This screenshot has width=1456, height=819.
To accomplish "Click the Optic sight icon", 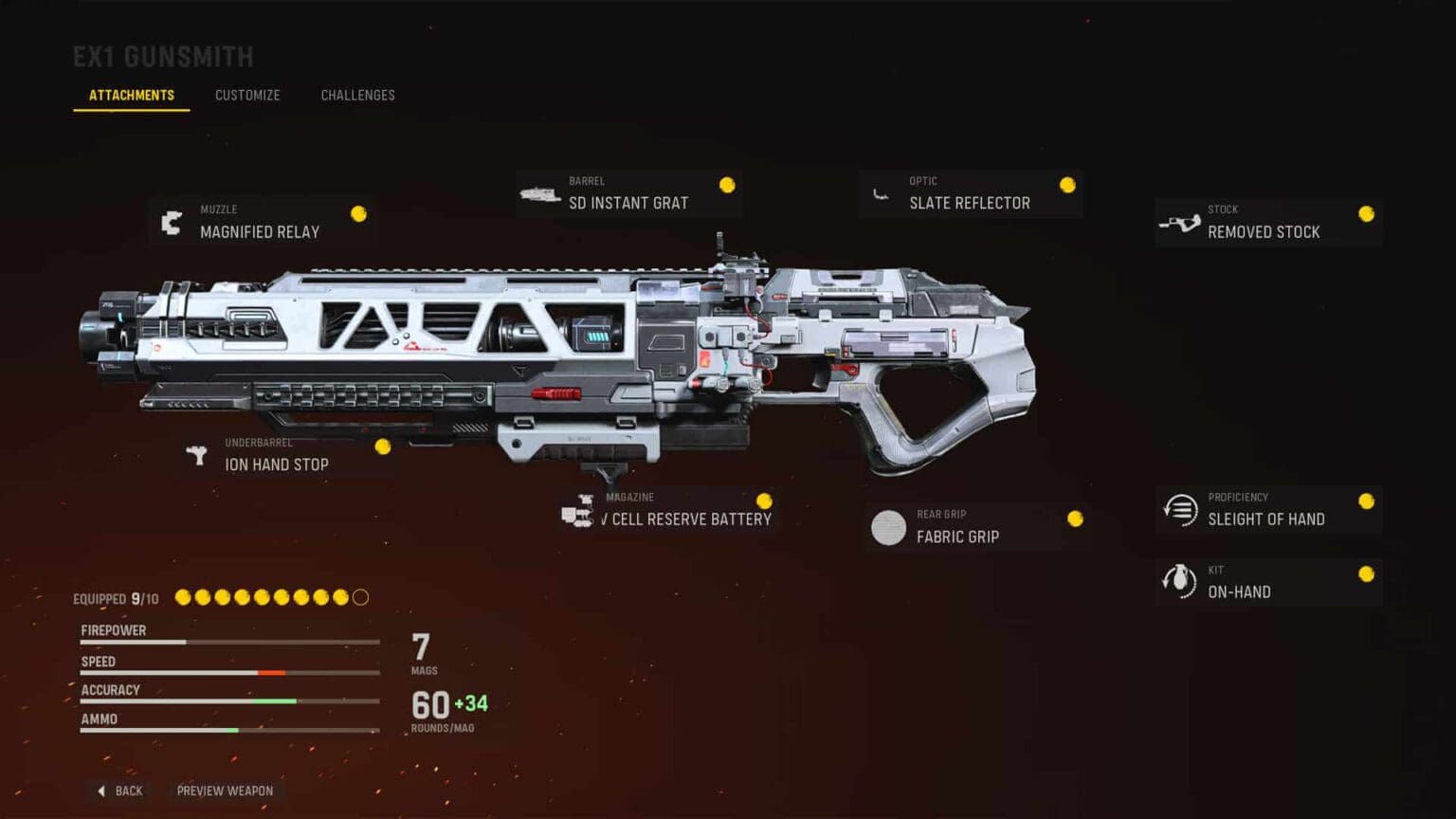I will tap(883, 194).
